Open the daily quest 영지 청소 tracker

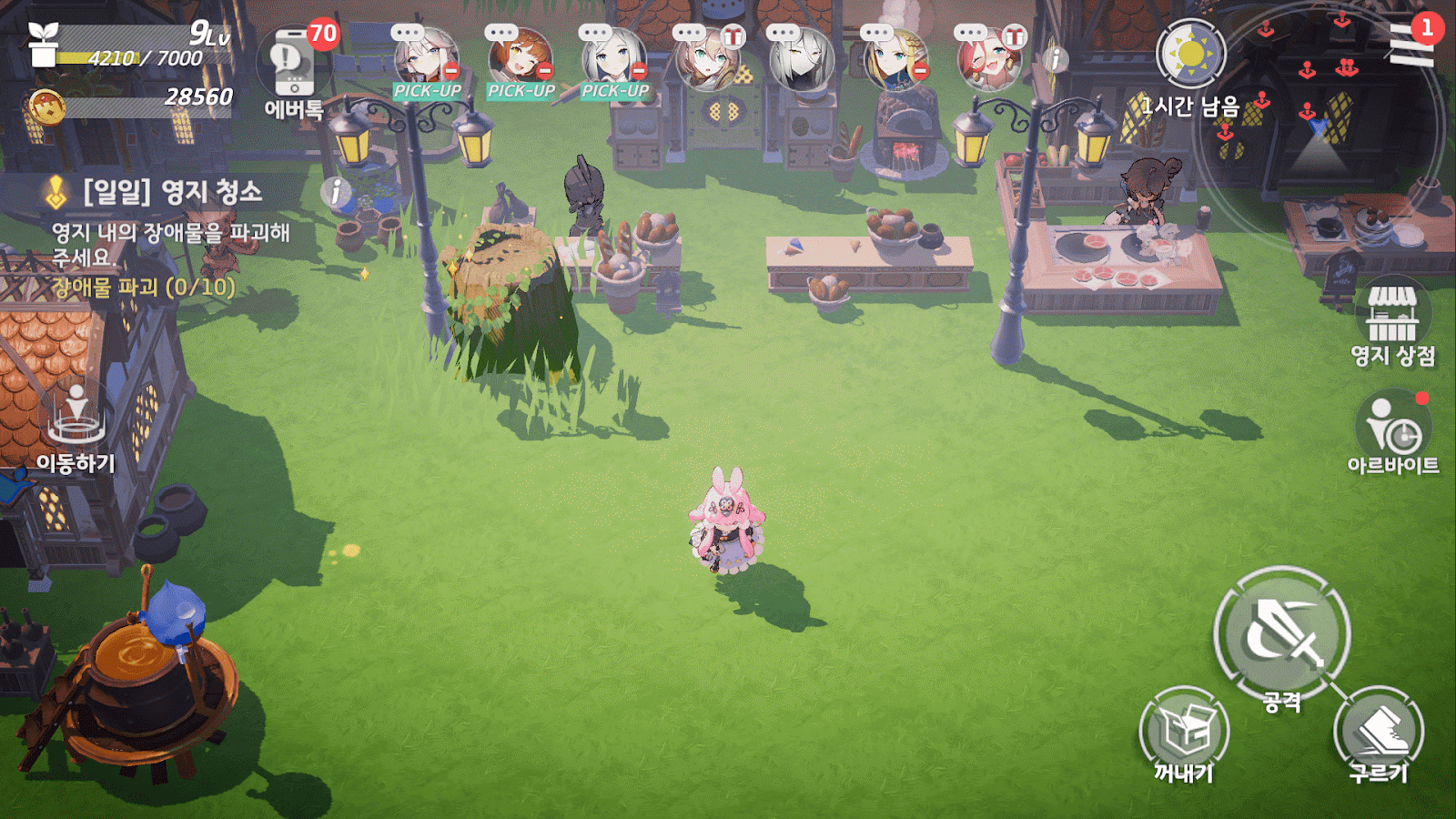tap(171, 192)
